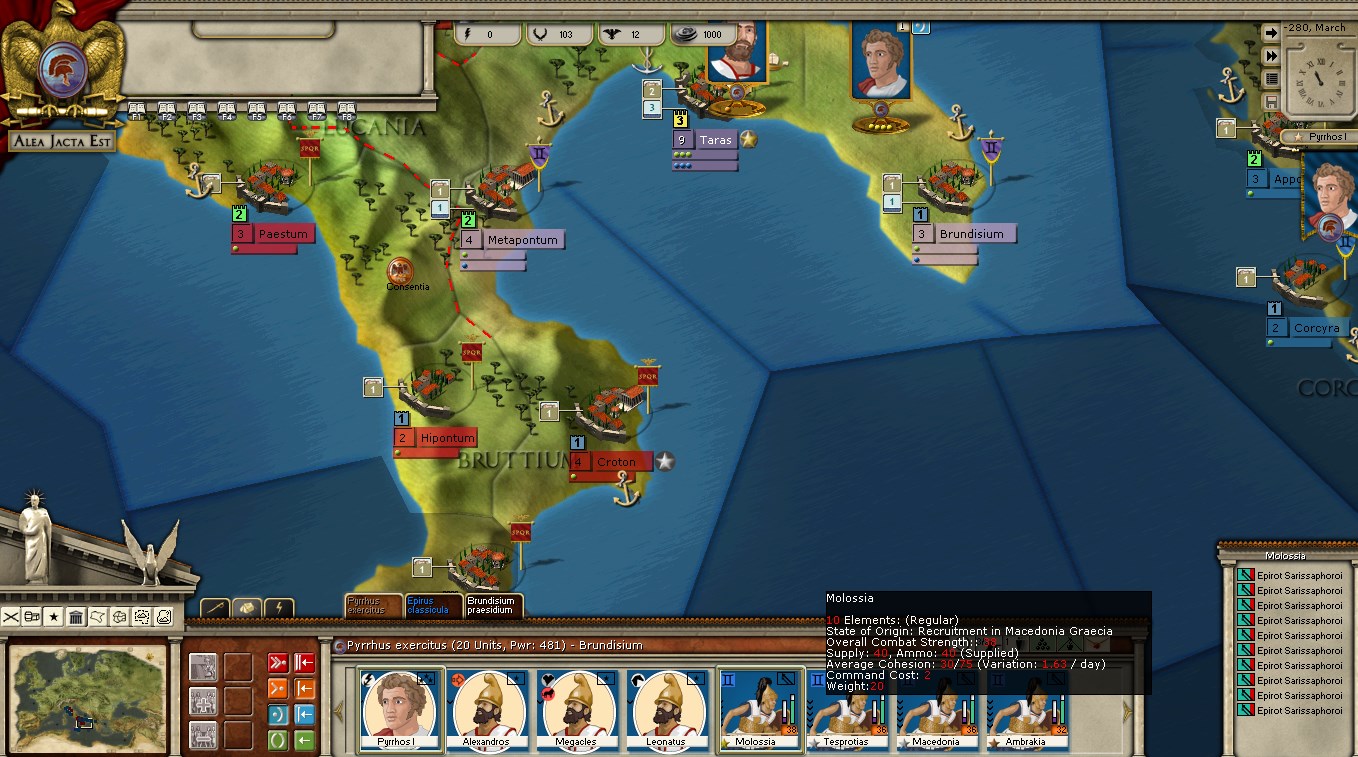1358x757 pixels.
Task: Select the Molossia unit card
Action: (761, 710)
